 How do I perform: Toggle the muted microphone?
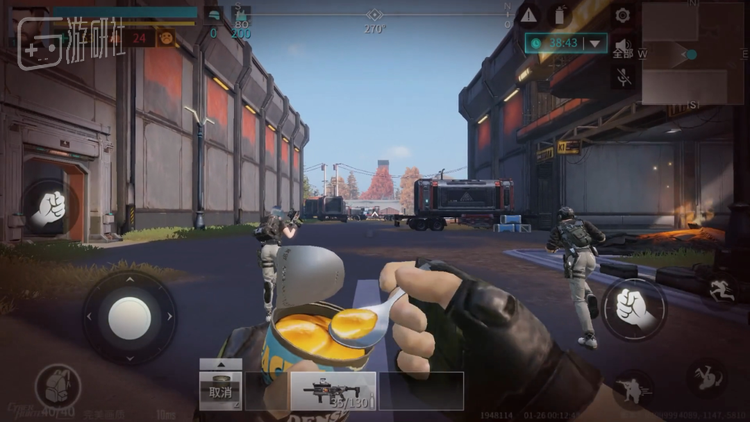(623, 77)
